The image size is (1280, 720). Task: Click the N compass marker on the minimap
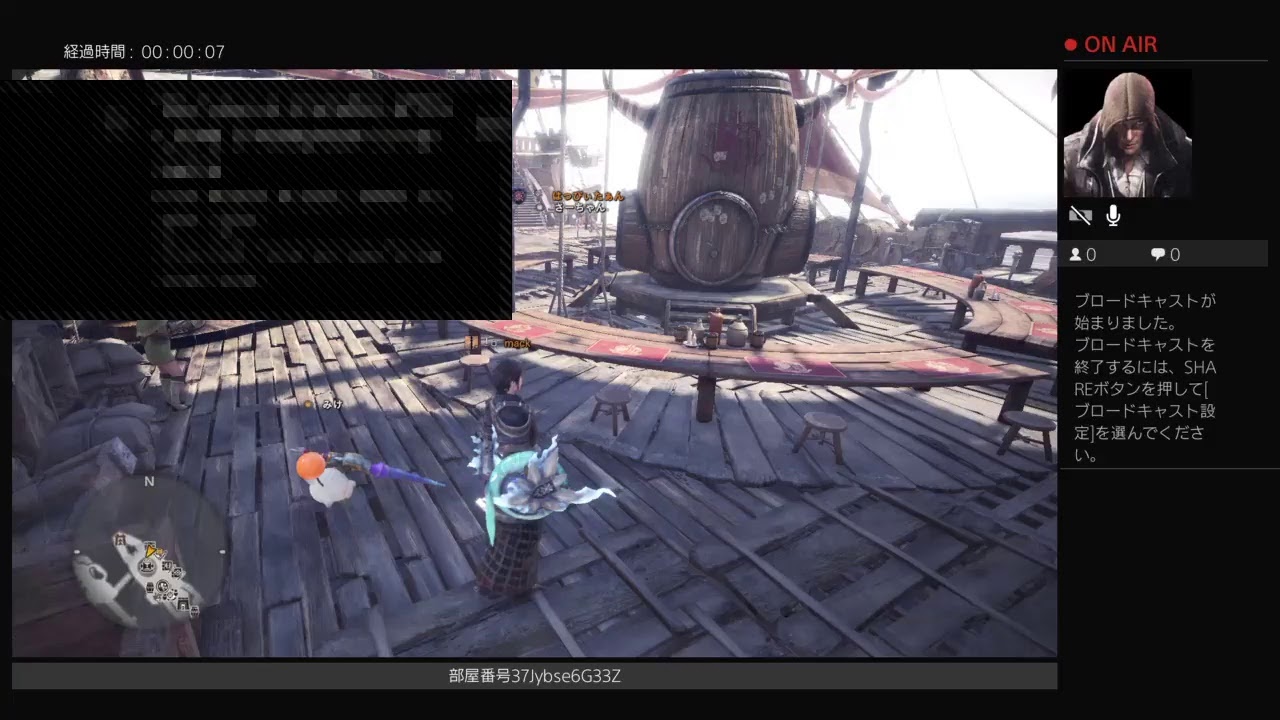coord(148,481)
